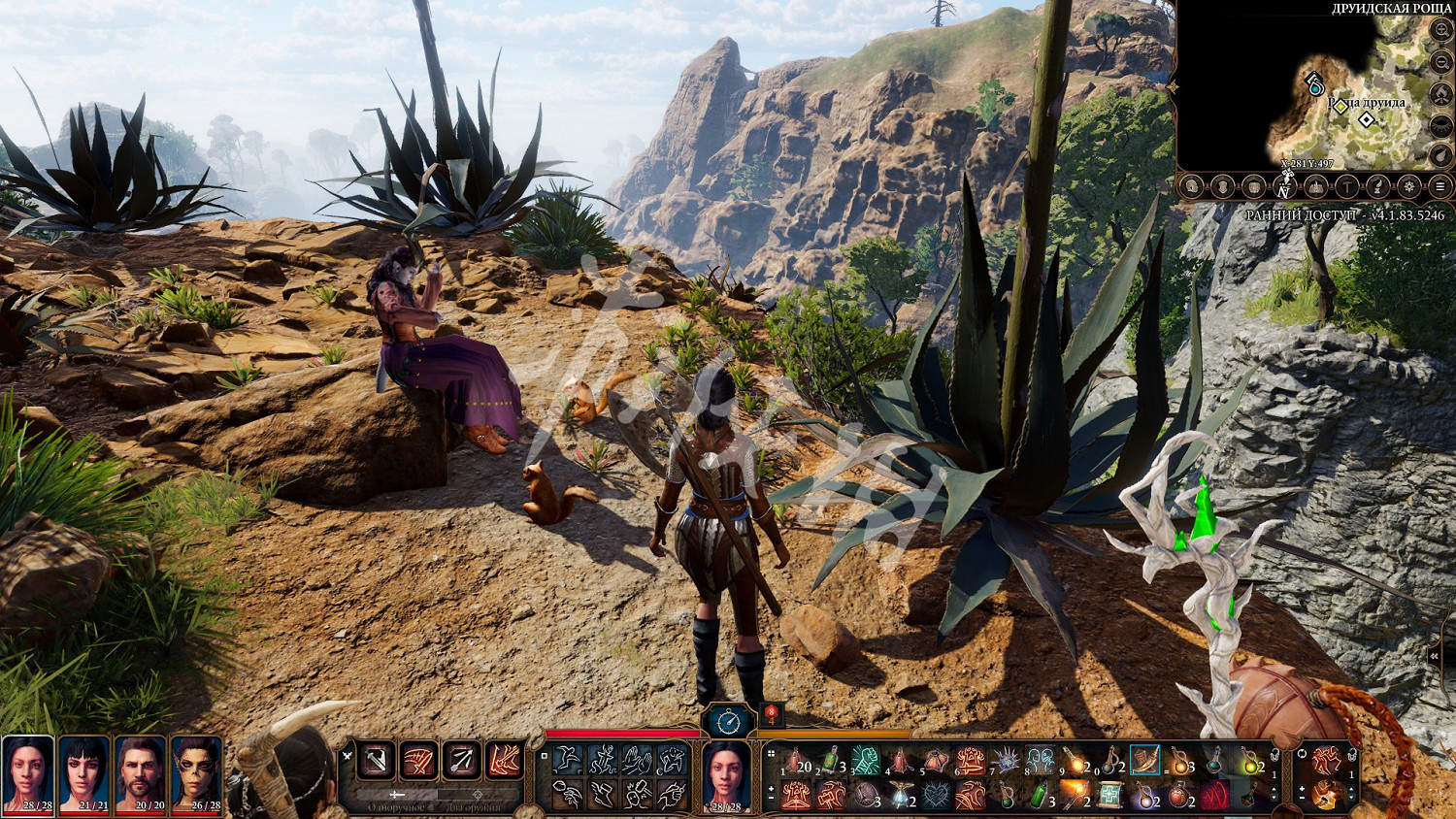This screenshot has width=1456, height=819.
Task: Activate the jump action icon
Action: 569,760
